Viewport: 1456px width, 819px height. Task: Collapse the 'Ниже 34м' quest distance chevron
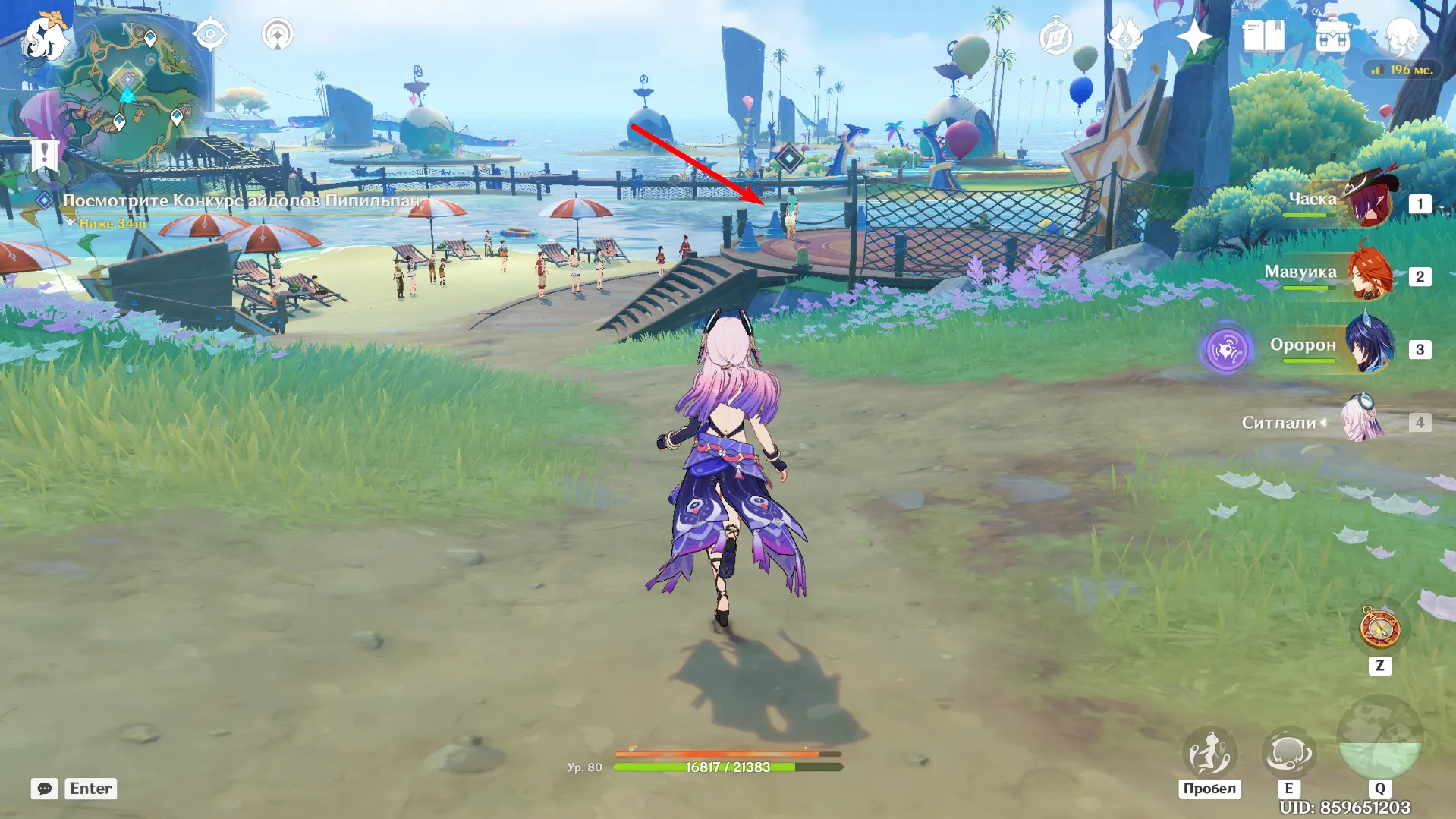72,222
